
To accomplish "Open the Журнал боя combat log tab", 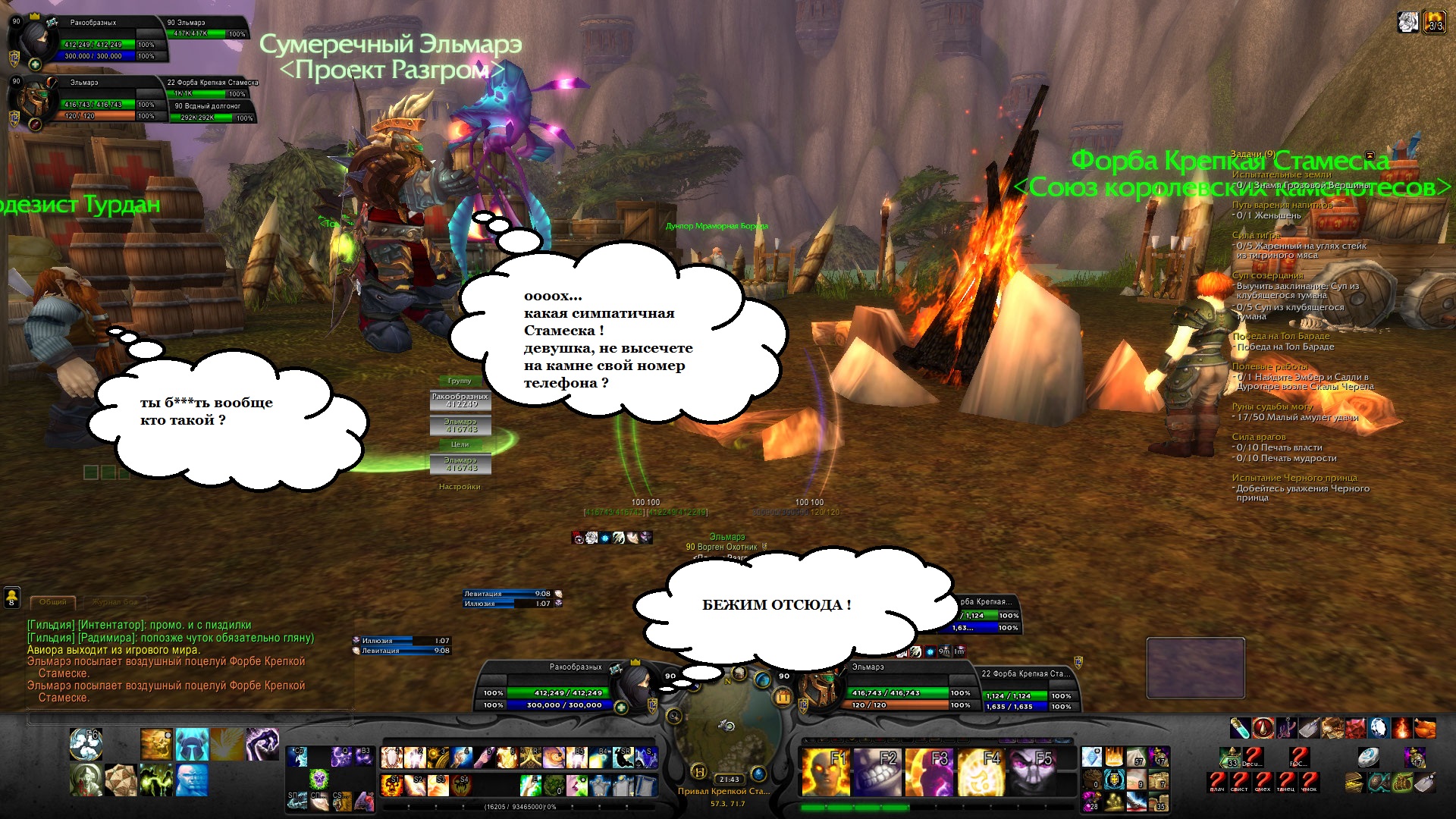I will [x=115, y=602].
